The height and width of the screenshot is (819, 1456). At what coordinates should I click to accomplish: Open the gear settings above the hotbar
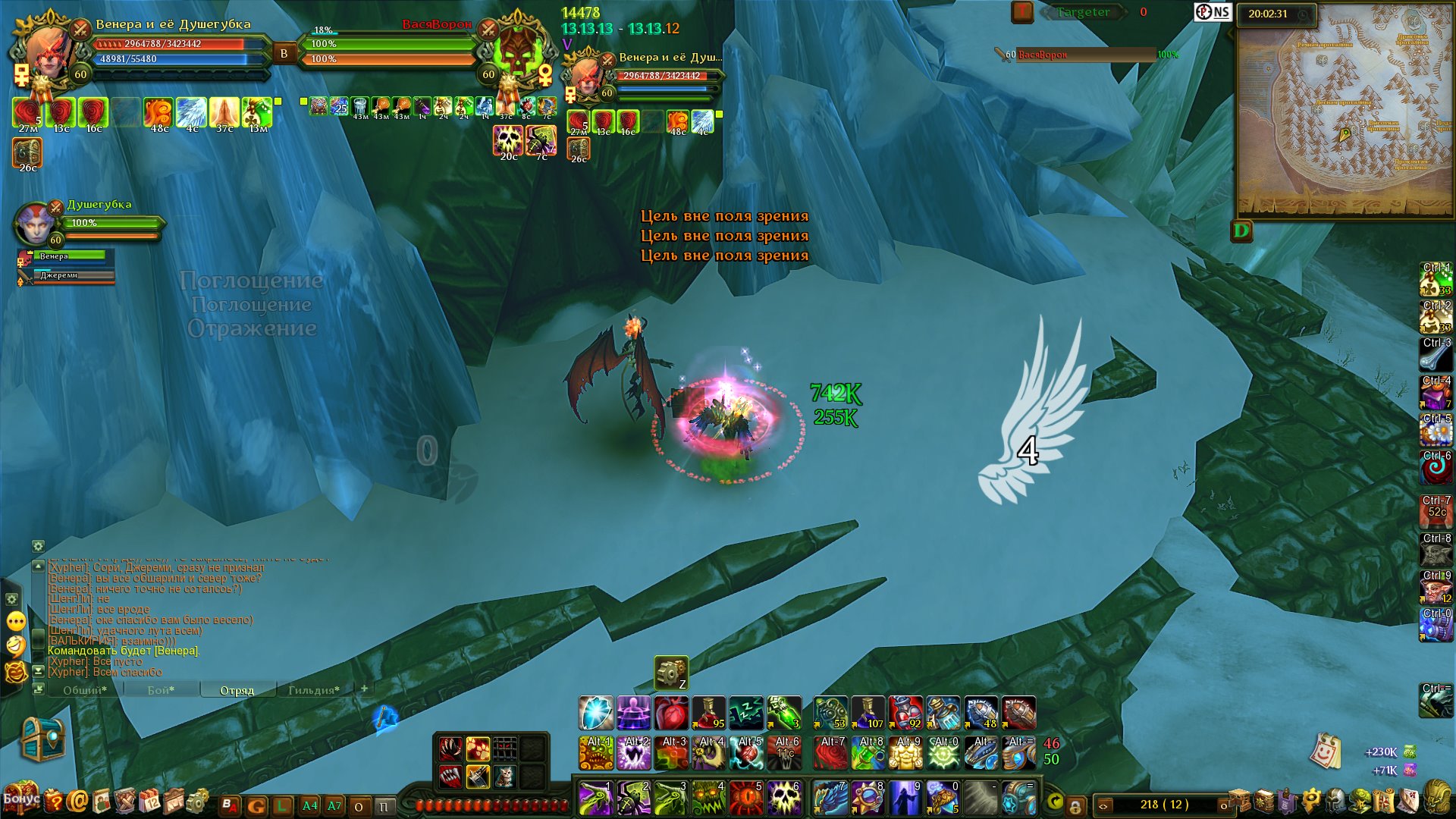[x=671, y=673]
